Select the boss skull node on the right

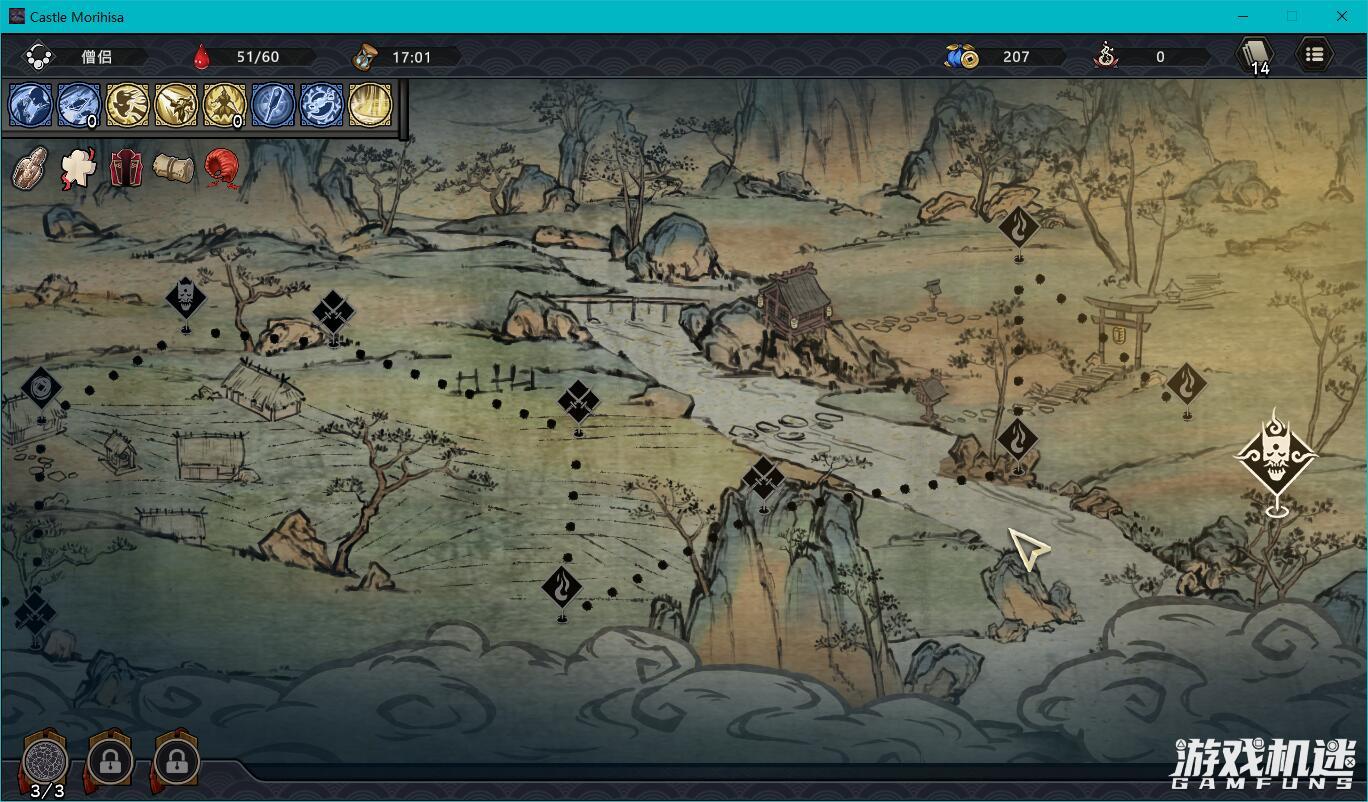pos(1276,459)
